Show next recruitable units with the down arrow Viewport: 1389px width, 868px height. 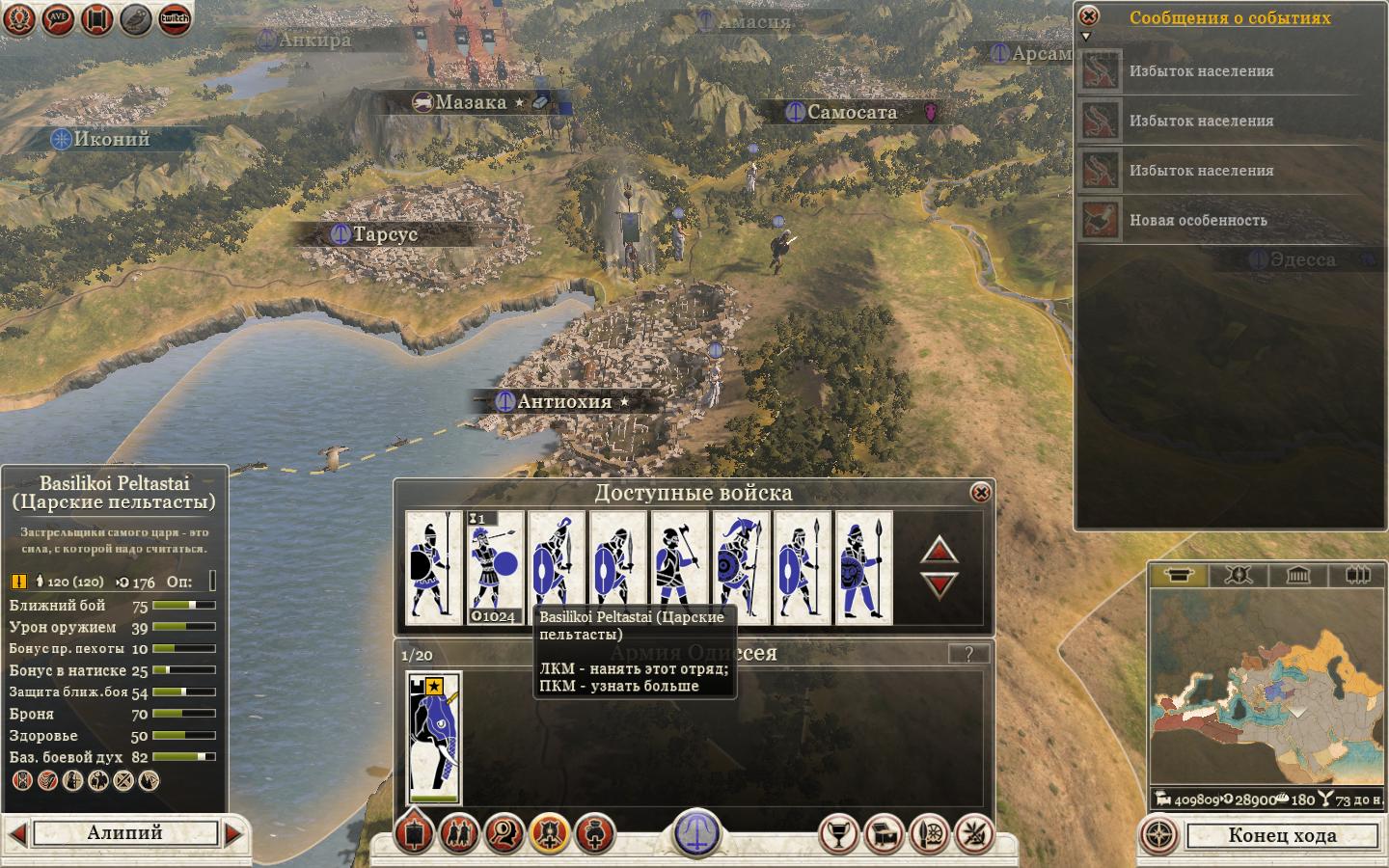click(x=940, y=584)
